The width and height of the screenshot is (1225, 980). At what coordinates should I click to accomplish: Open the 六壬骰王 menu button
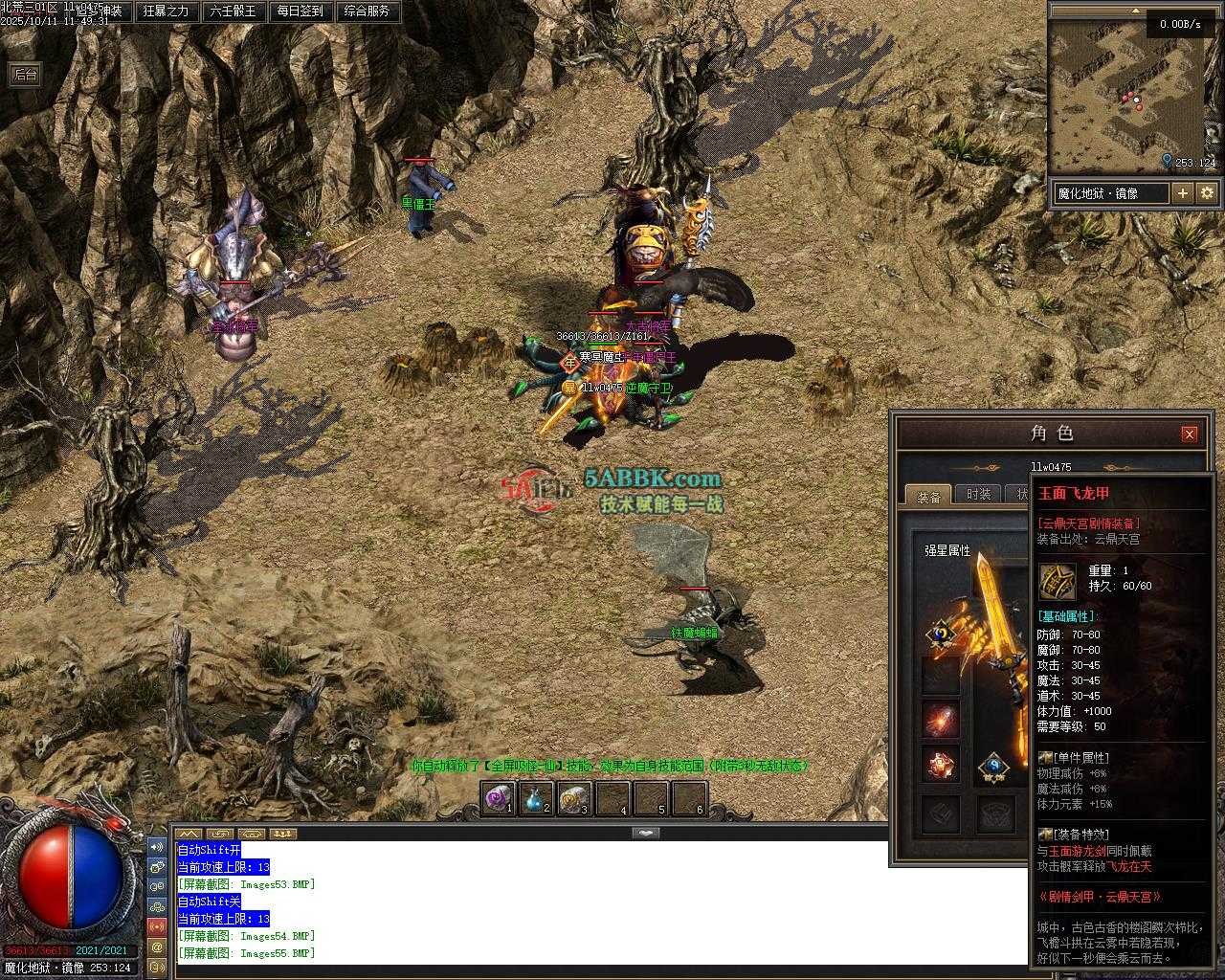pyautogui.click(x=233, y=11)
